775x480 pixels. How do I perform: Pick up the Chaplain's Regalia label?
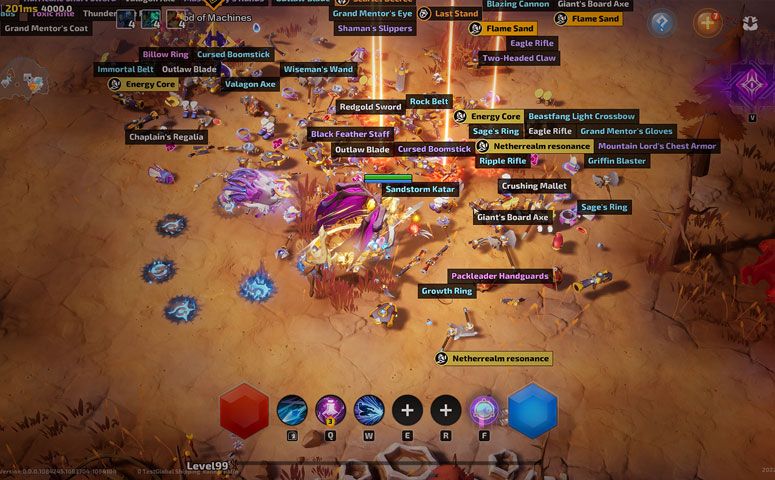pos(167,137)
